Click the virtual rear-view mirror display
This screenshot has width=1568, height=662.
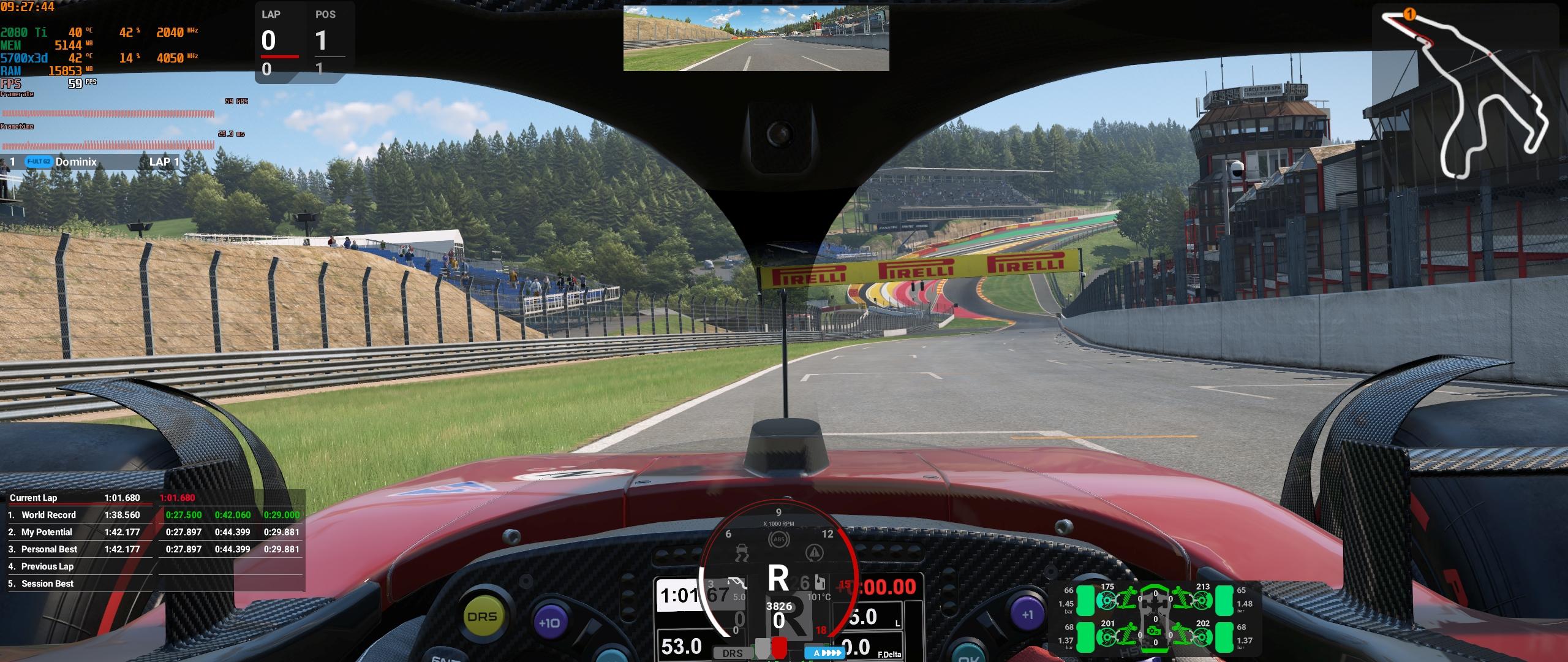[x=756, y=38]
